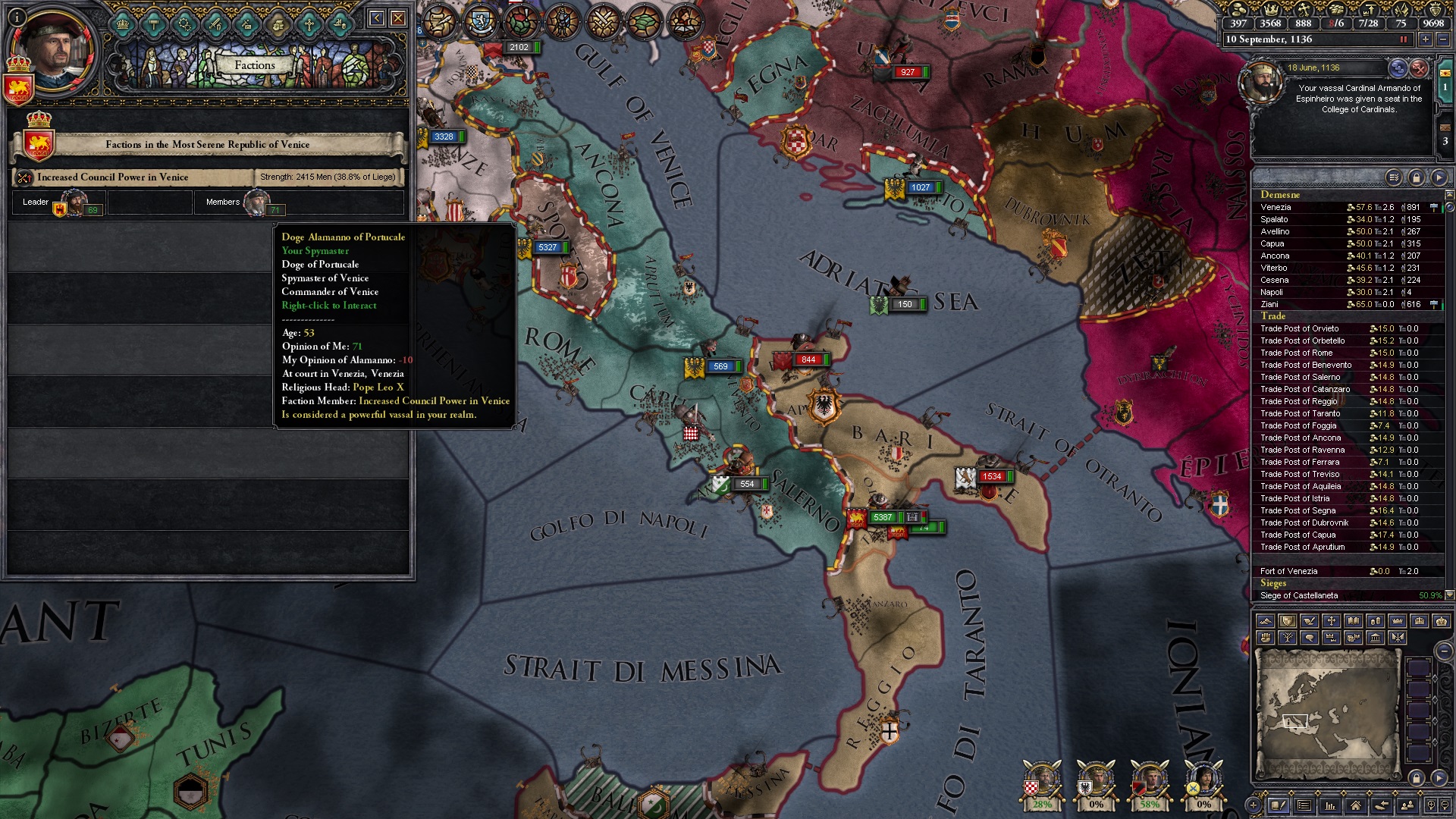
Task: Collapse the minimap with the minus control
Action: coord(1444,651)
